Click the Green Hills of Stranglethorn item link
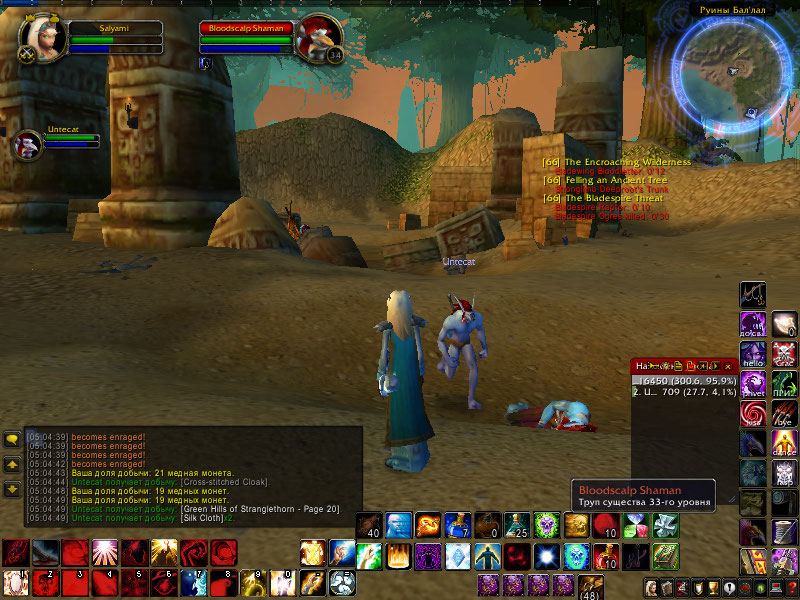The height and width of the screenshot is (600, 800). coord(262,509)
